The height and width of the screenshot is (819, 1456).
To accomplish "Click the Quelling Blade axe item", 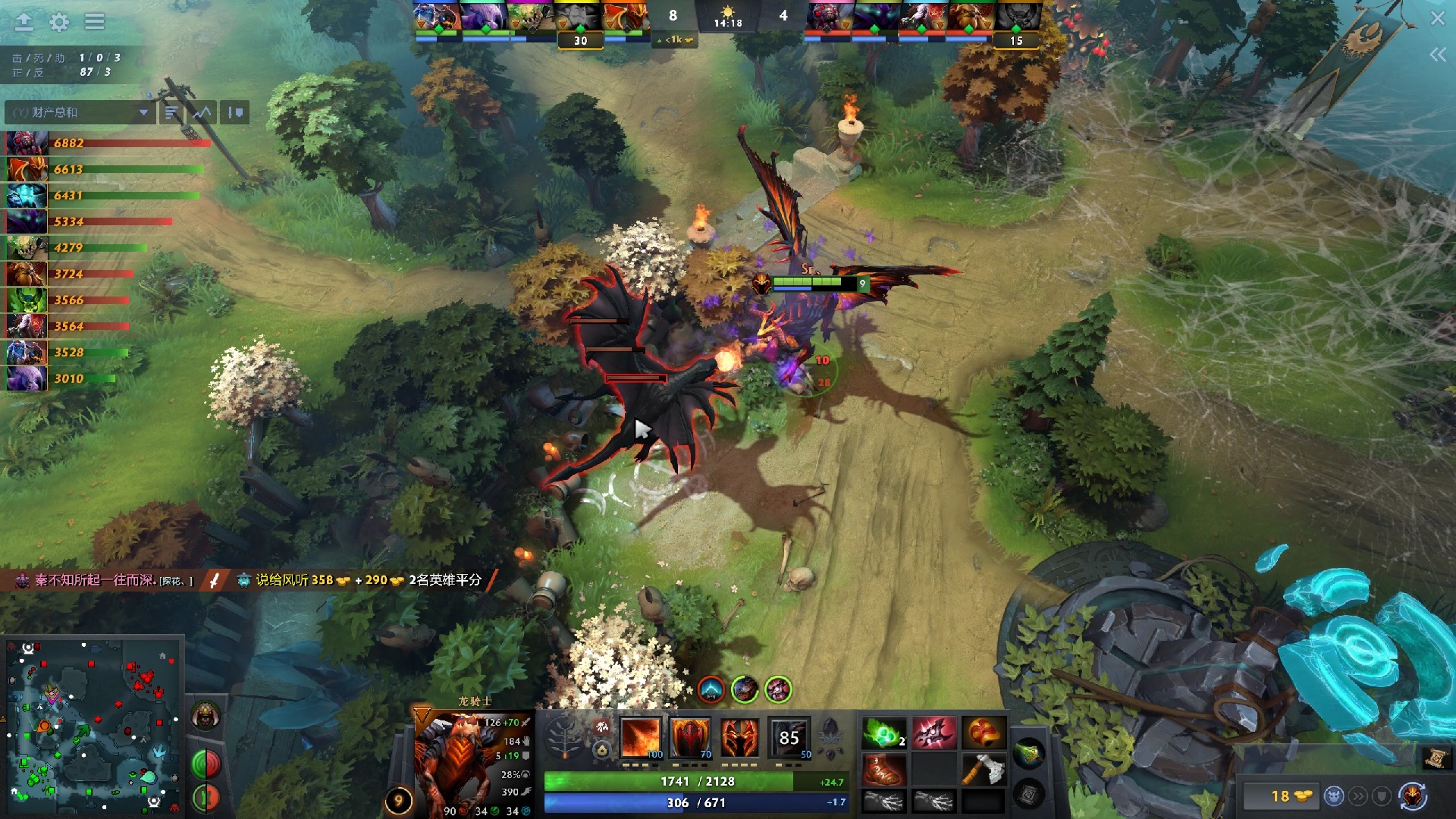I will coord(983,770).
